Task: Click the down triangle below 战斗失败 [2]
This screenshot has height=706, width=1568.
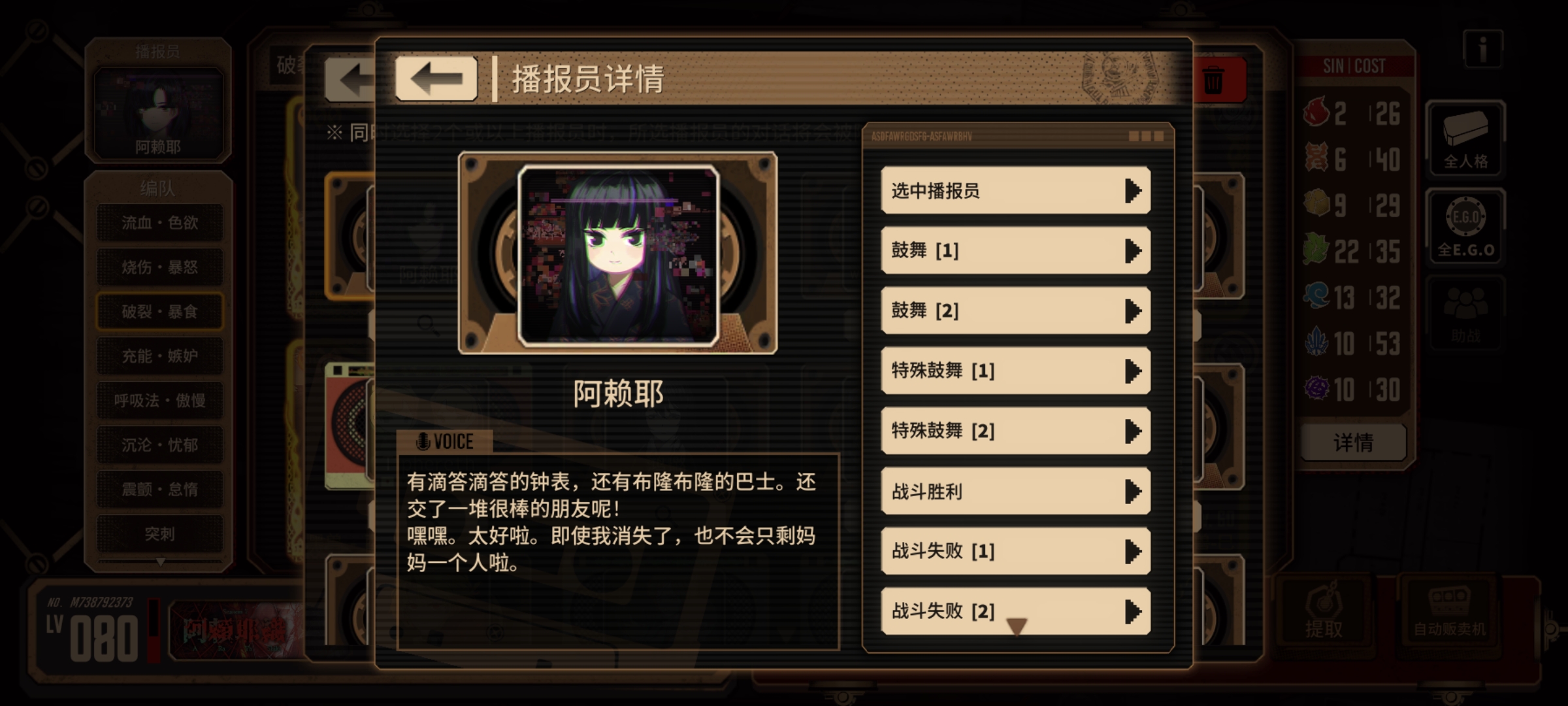Action: [x=1015, y=626]
